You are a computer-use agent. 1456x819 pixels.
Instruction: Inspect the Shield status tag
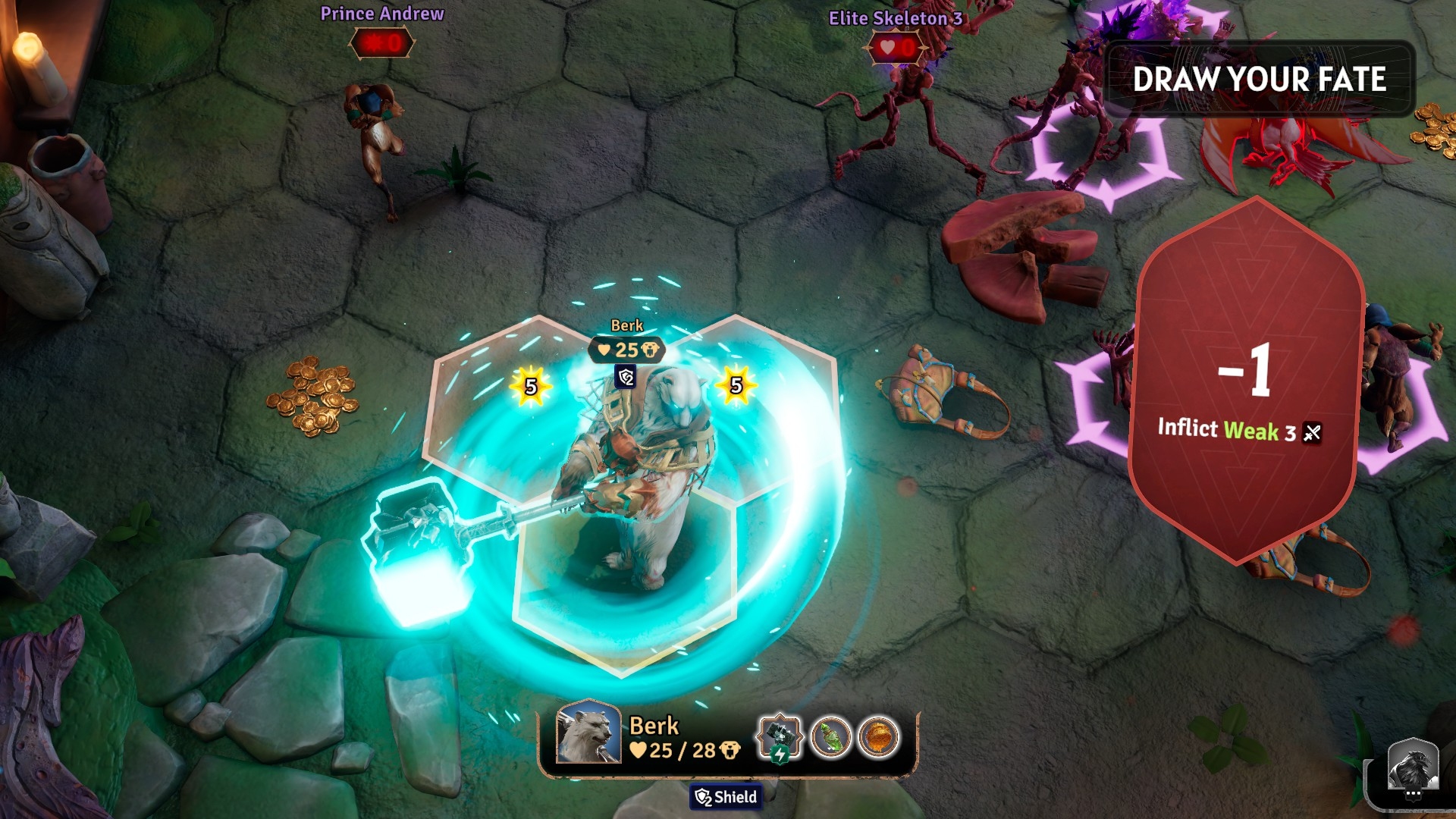tap(726, 797)
